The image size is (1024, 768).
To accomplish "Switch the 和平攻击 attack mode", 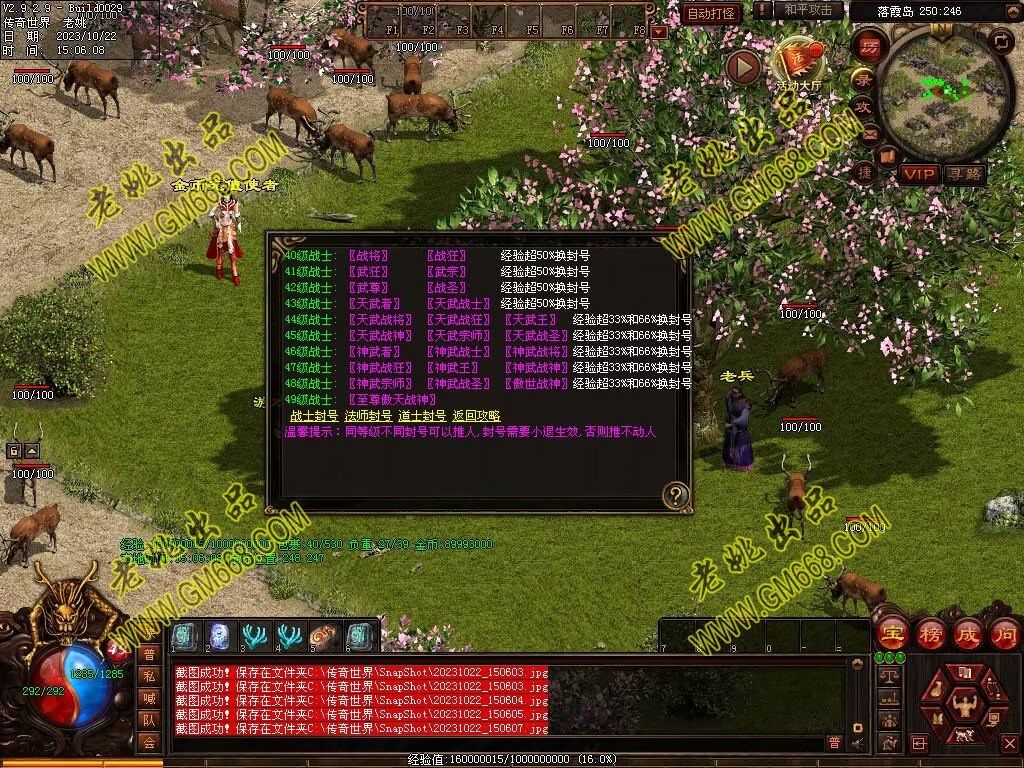I will (x=808, y=10).
